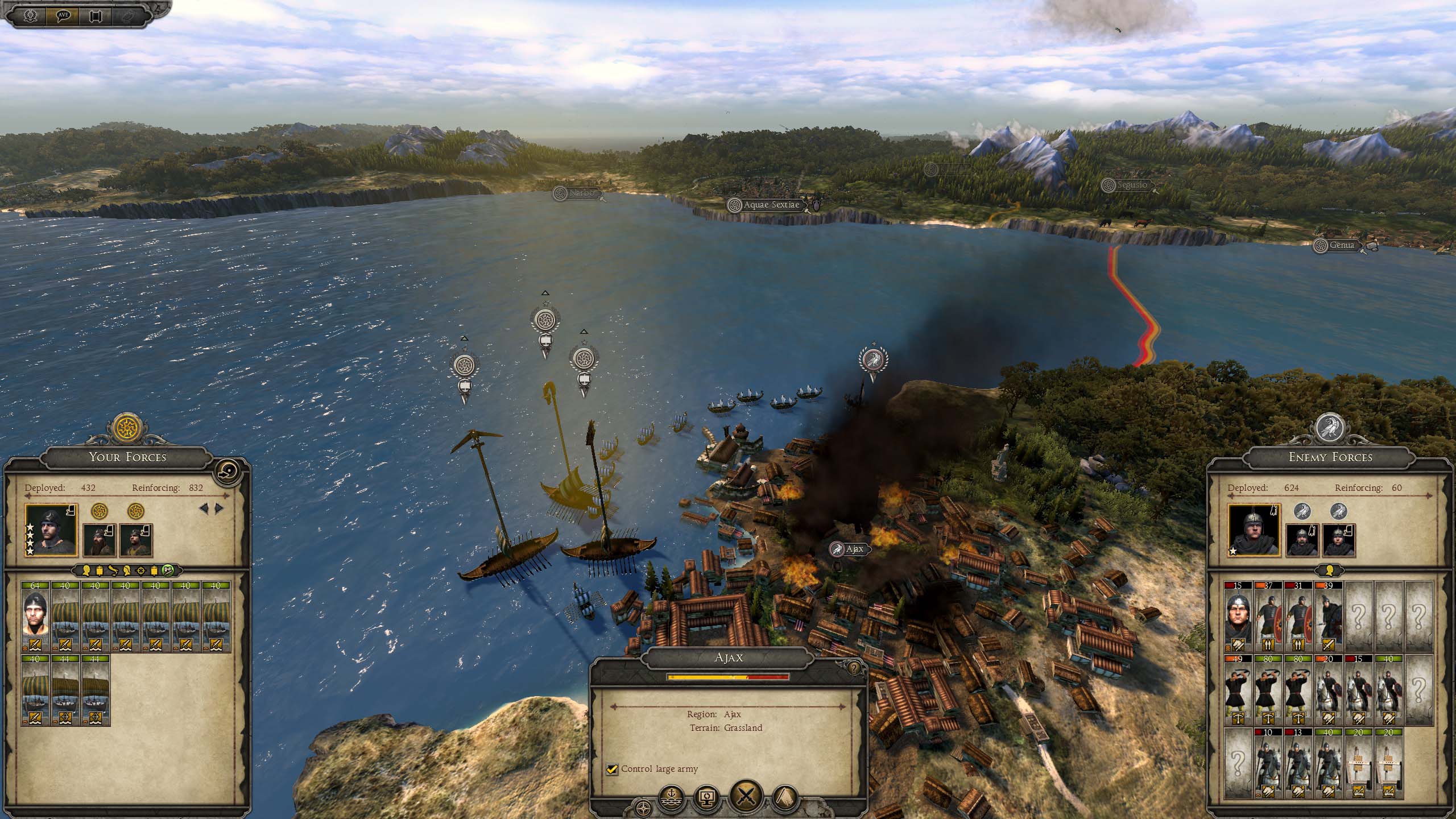Screen dimensions: 1456x819
Task: Click the right arrow in Your Forces panel
Action: point(220,508)
